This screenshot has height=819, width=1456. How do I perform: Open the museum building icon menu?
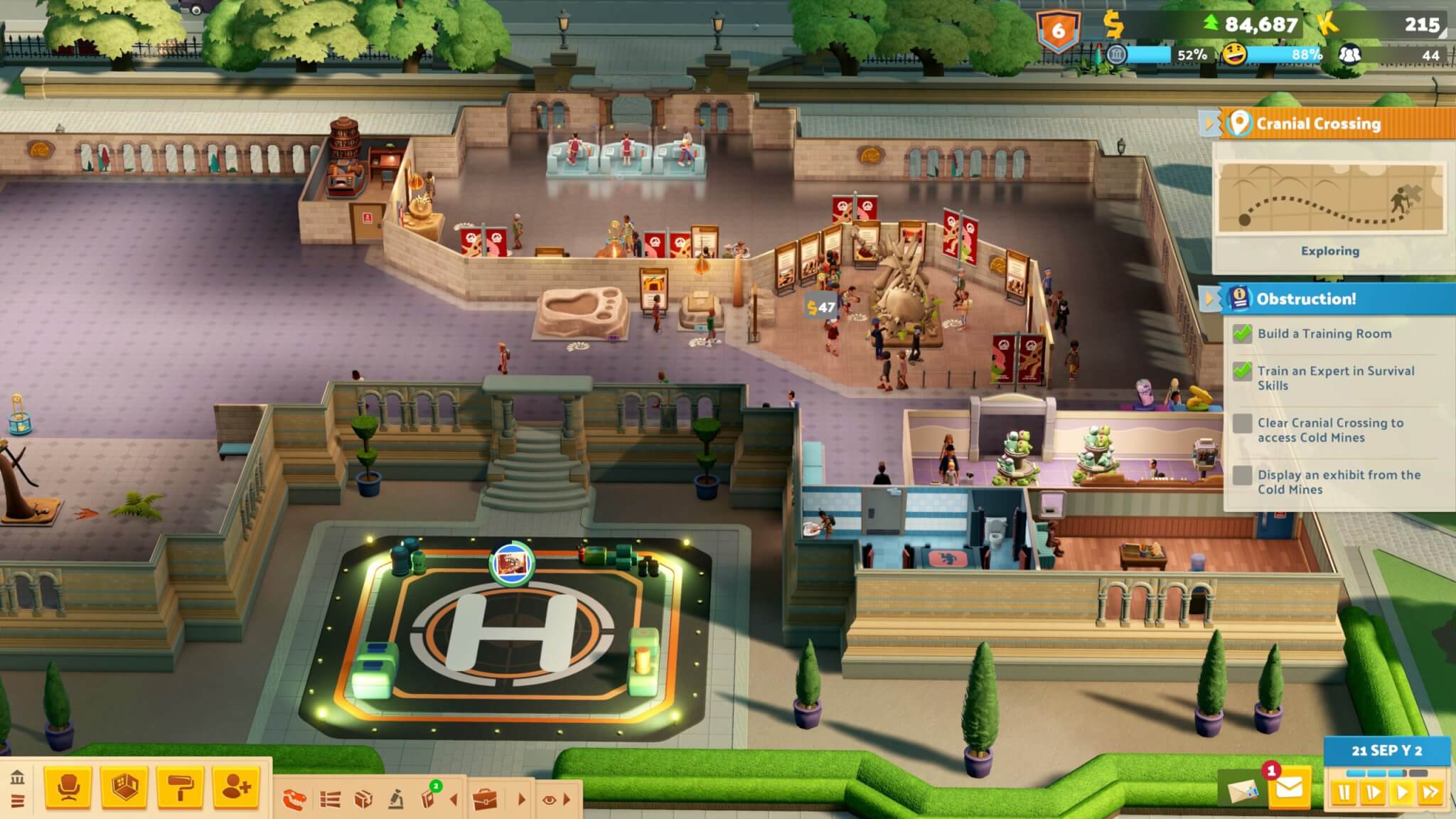tap(18, 777)
